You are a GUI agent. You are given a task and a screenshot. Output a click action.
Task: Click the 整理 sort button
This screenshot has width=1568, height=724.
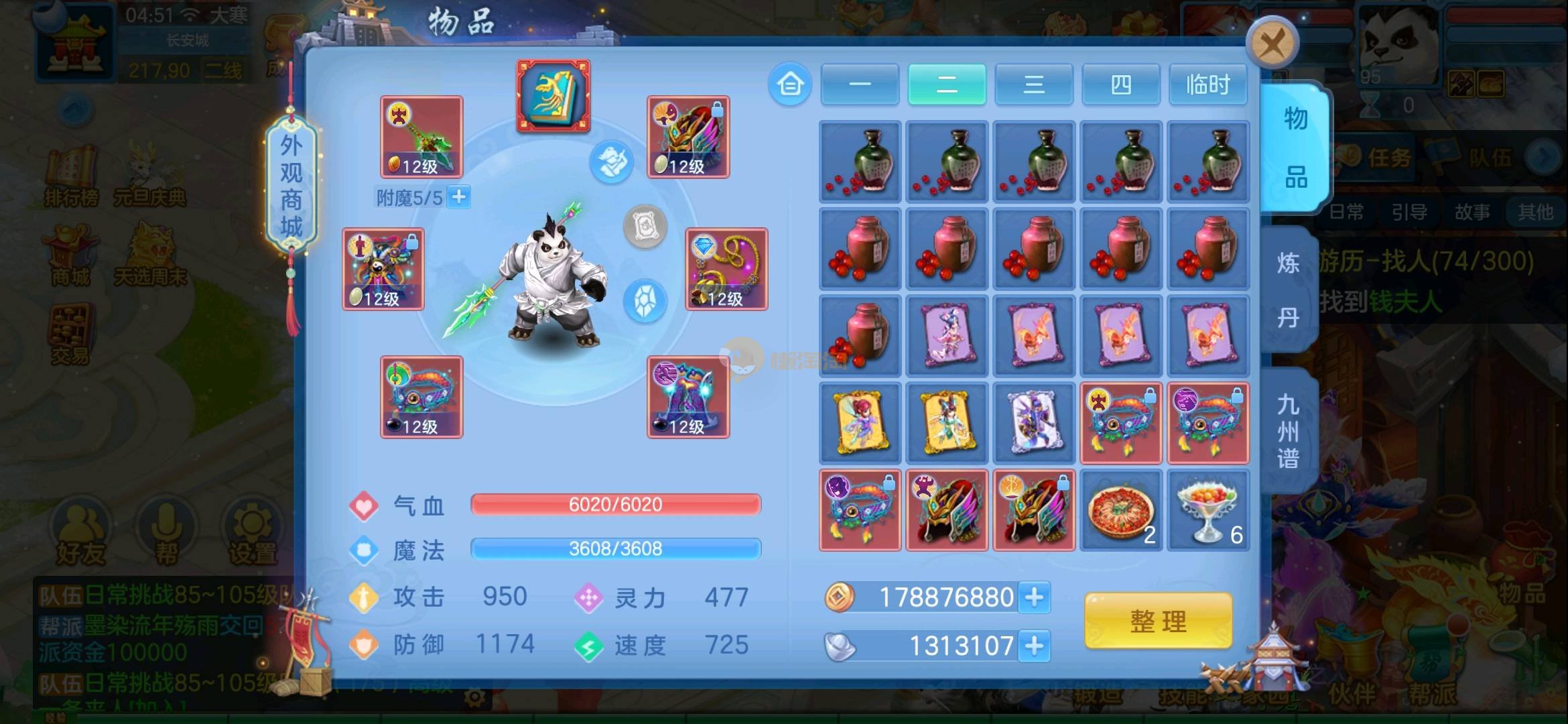pyautogui.click(x=1158, y=621)
